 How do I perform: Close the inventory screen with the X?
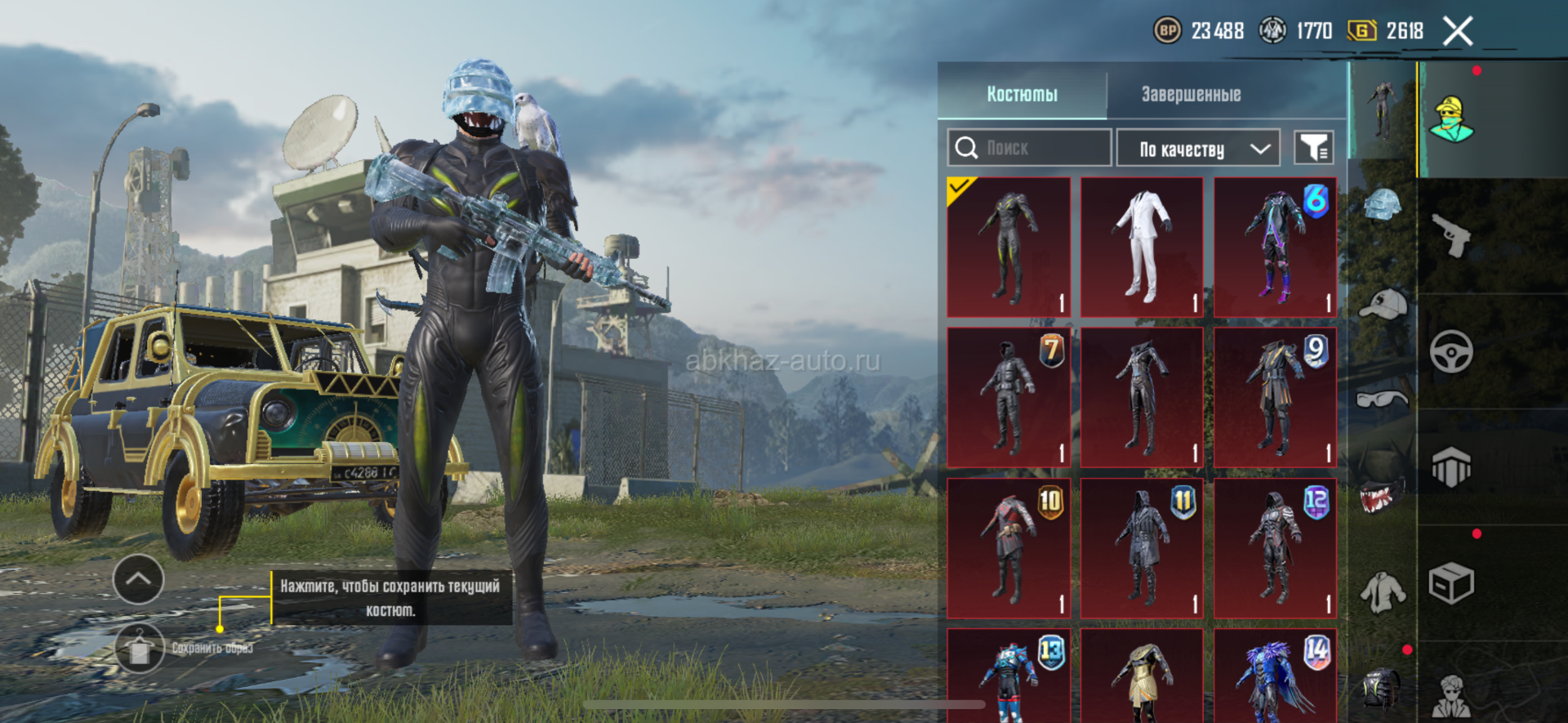pyautogui.click(x=1458, y=32)
